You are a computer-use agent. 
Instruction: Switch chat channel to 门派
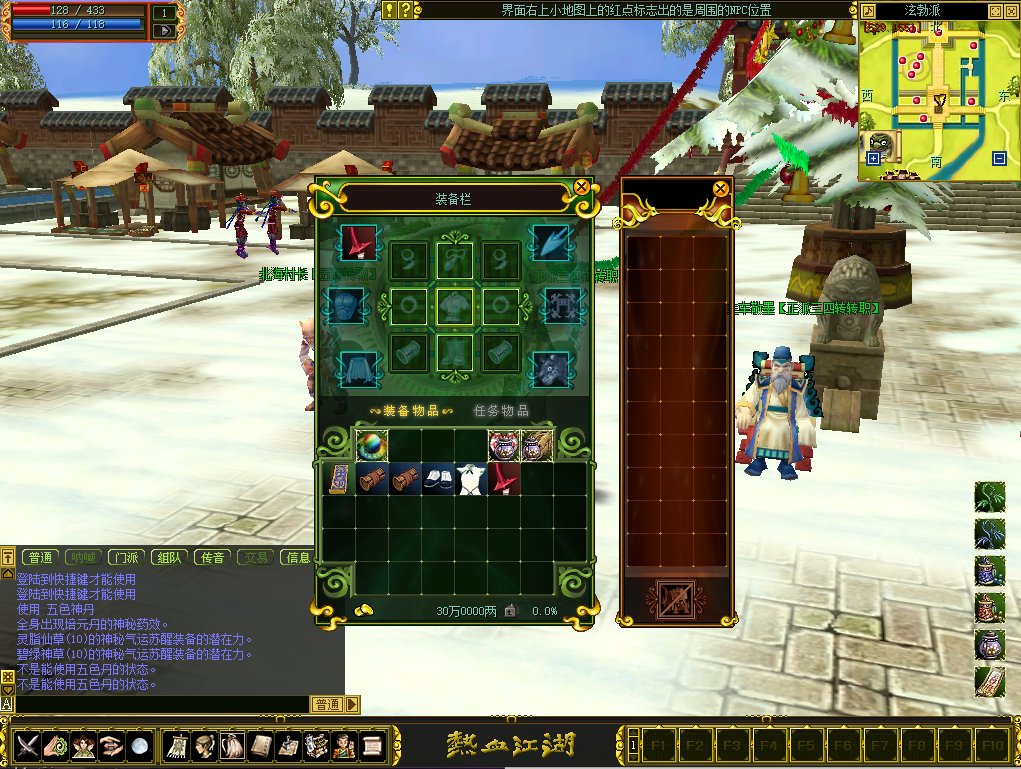pyautogui.click(x=126, y=557)
